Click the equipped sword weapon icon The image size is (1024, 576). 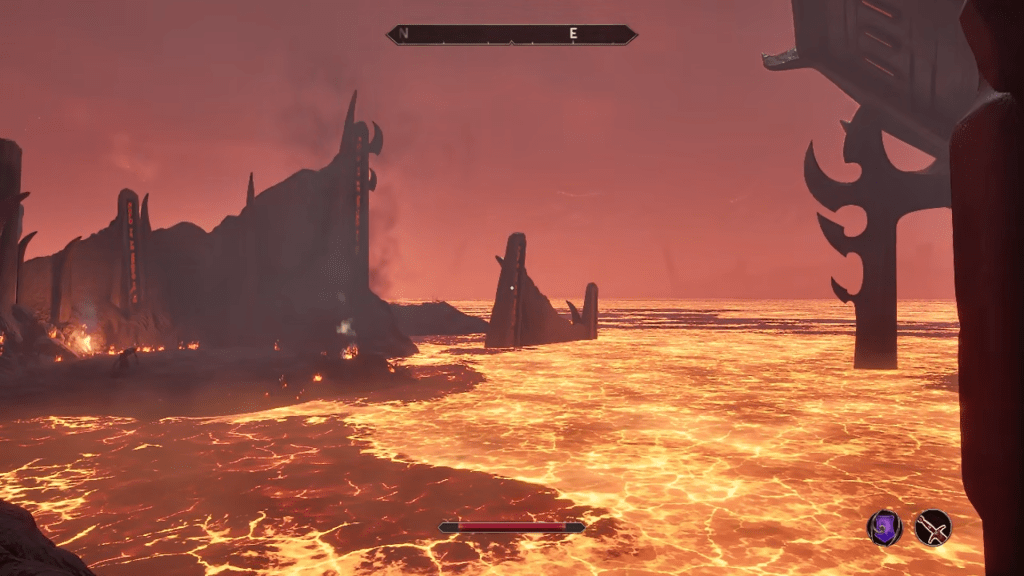coord(934,527)
